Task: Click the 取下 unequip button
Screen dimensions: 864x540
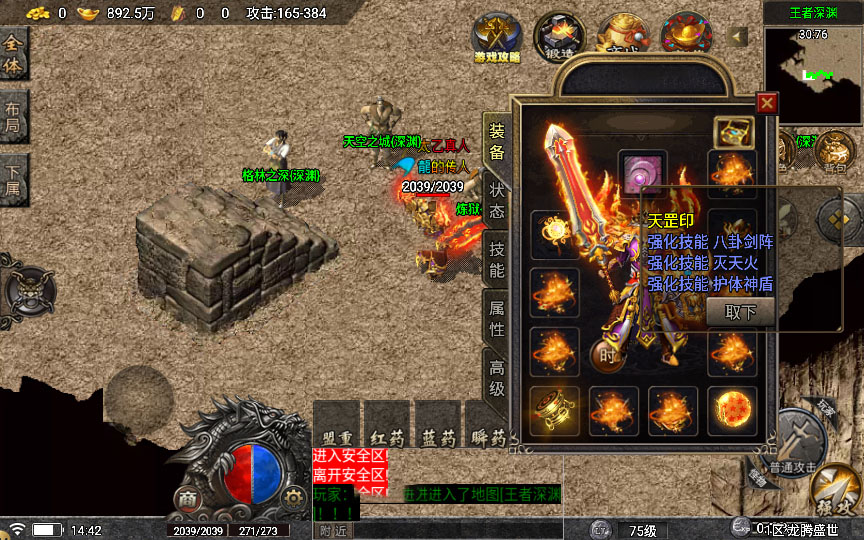Action: [740, 312]
